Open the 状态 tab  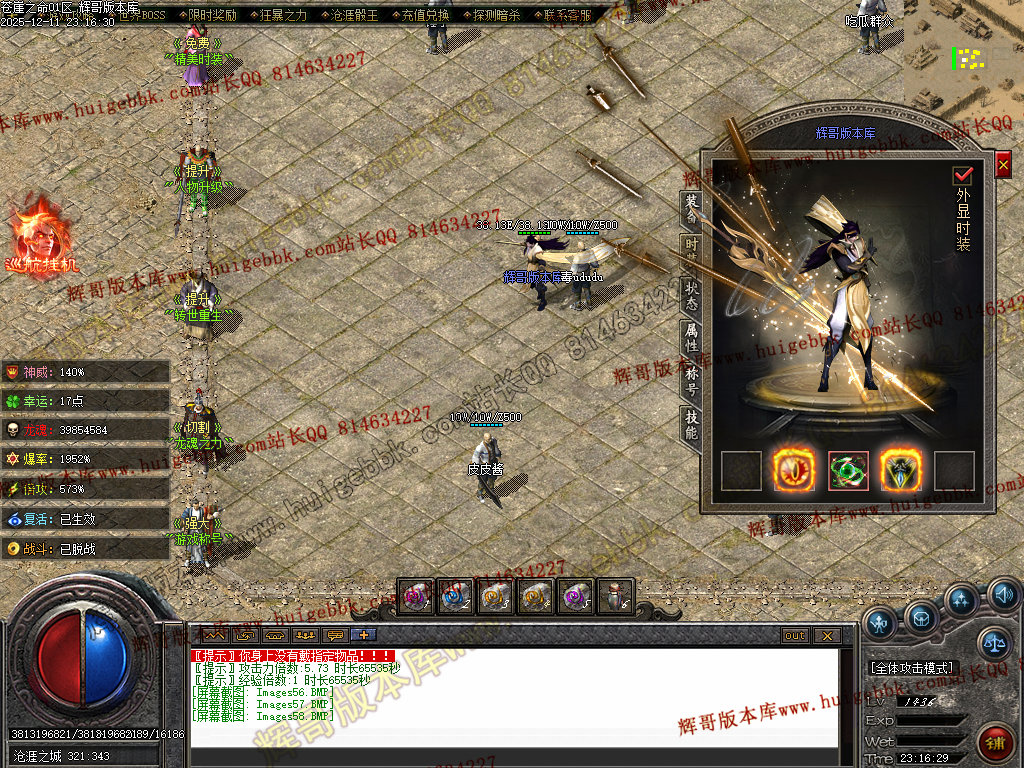691,294
